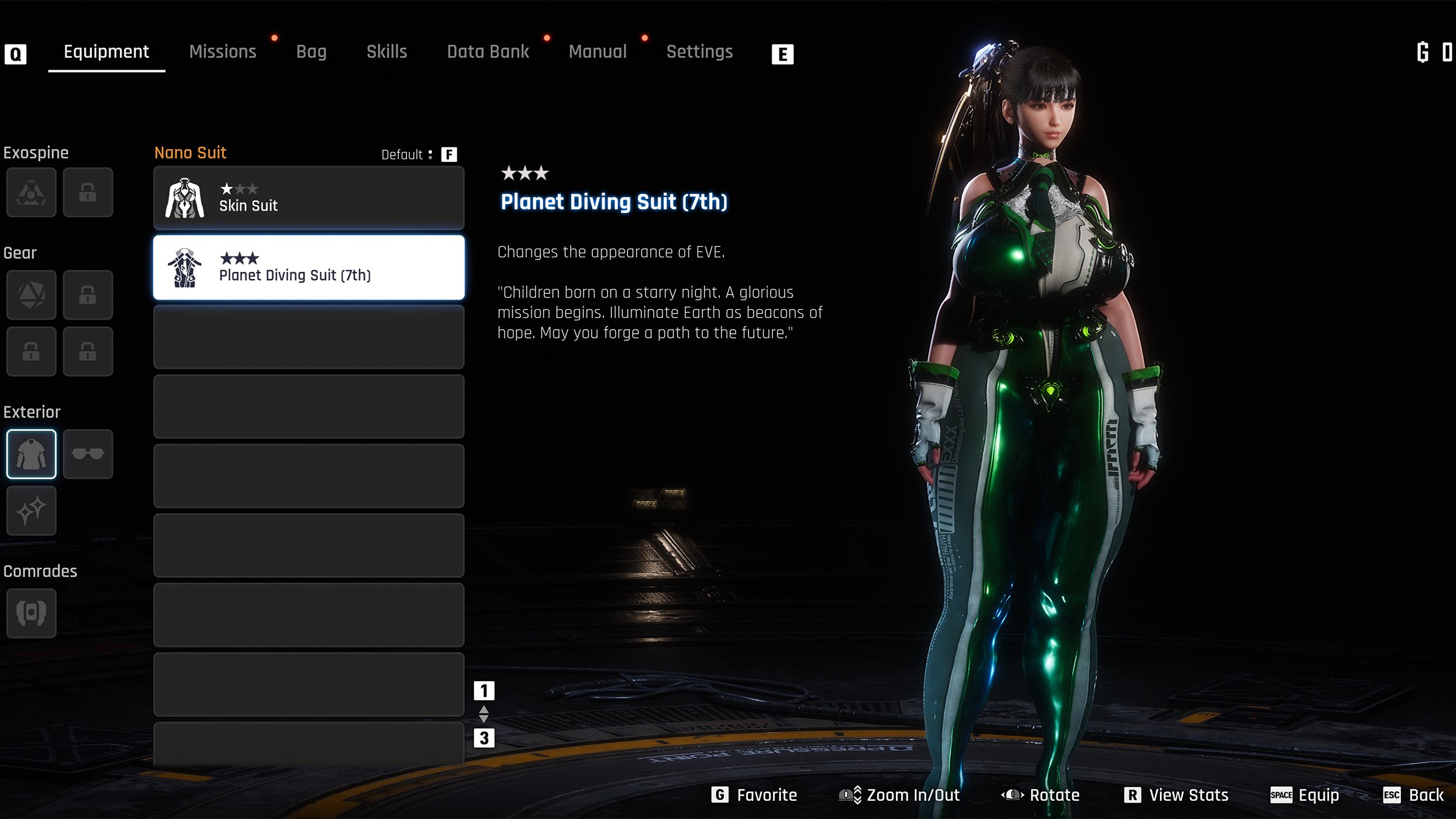The width and height of the screenshot is (1456, 819).
Task: Open the Data Bank tab
Action: click(x=488, y=52)
